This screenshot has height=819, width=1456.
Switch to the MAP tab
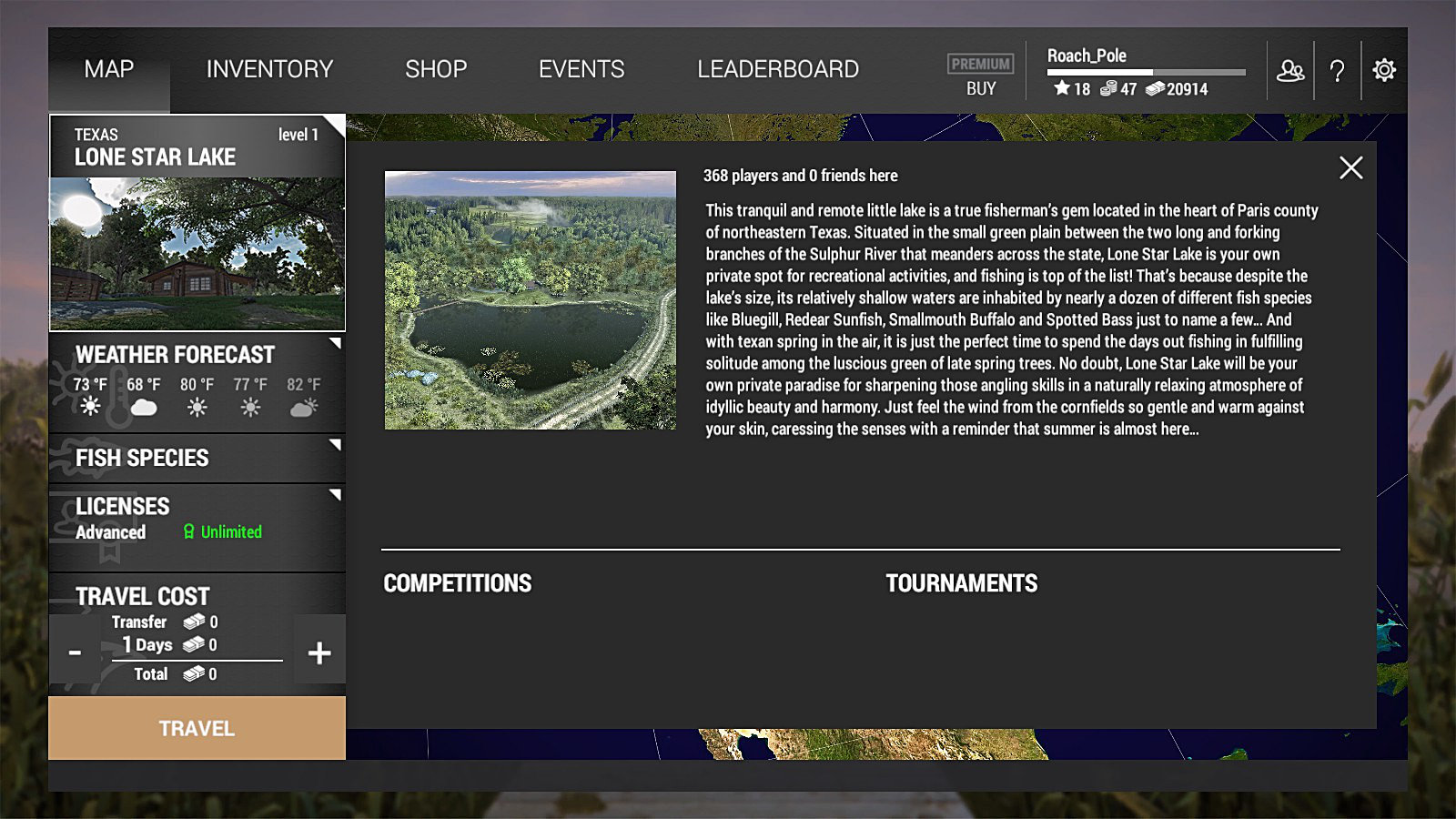pos(109,69)
